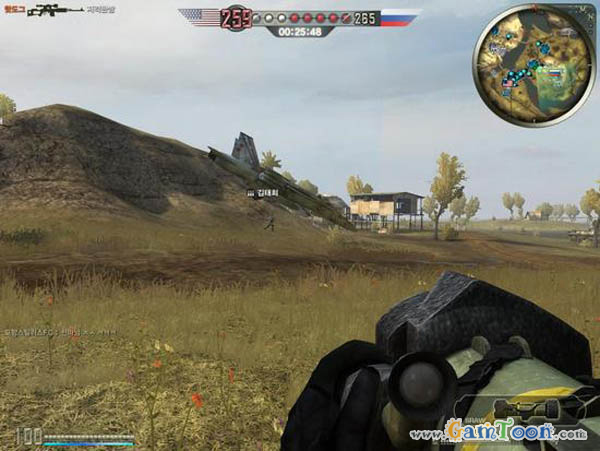The width and height of the screenshot is (600, 451).
Task: Select the sniper rifle icon in the kill feed
Action: coord(55,11)
